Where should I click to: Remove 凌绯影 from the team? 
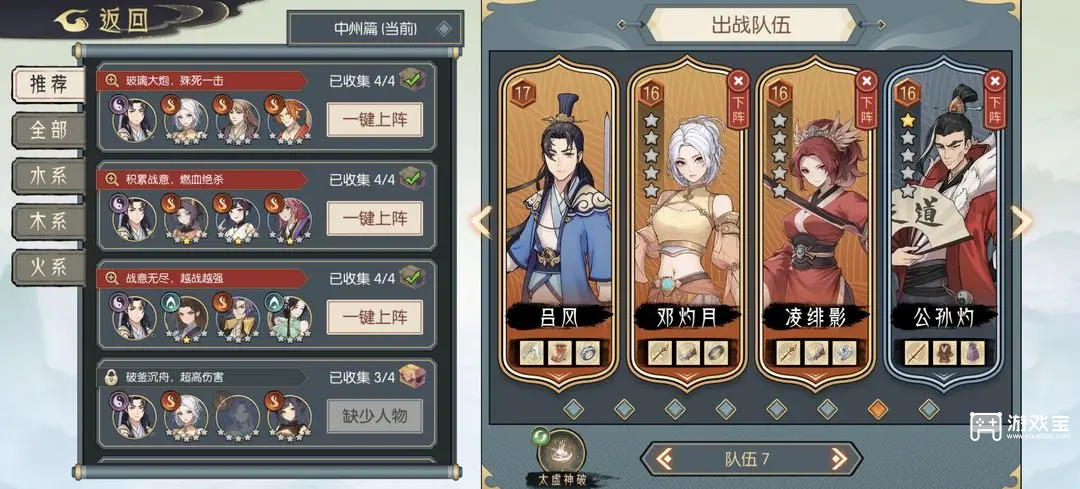(866, 93)
